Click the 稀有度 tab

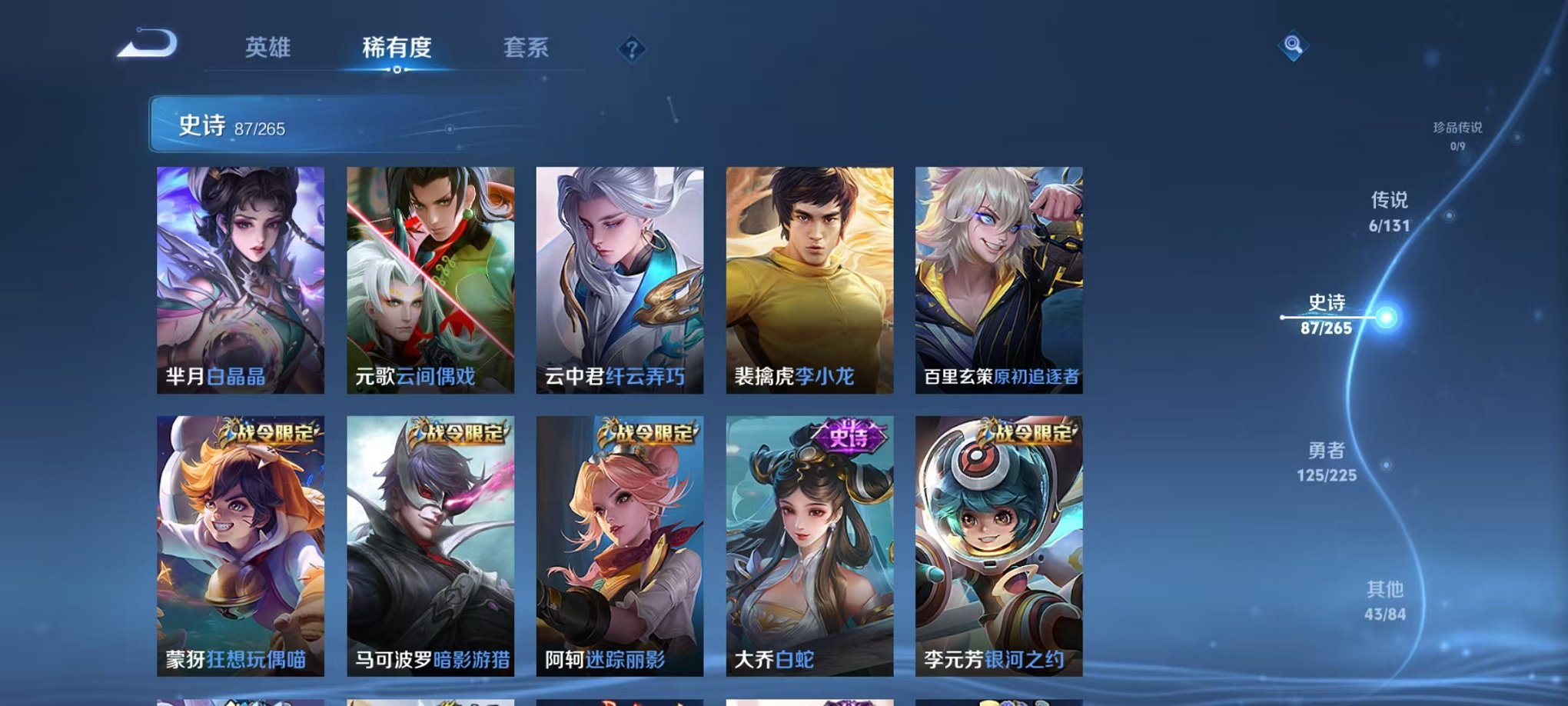(397, 48)
